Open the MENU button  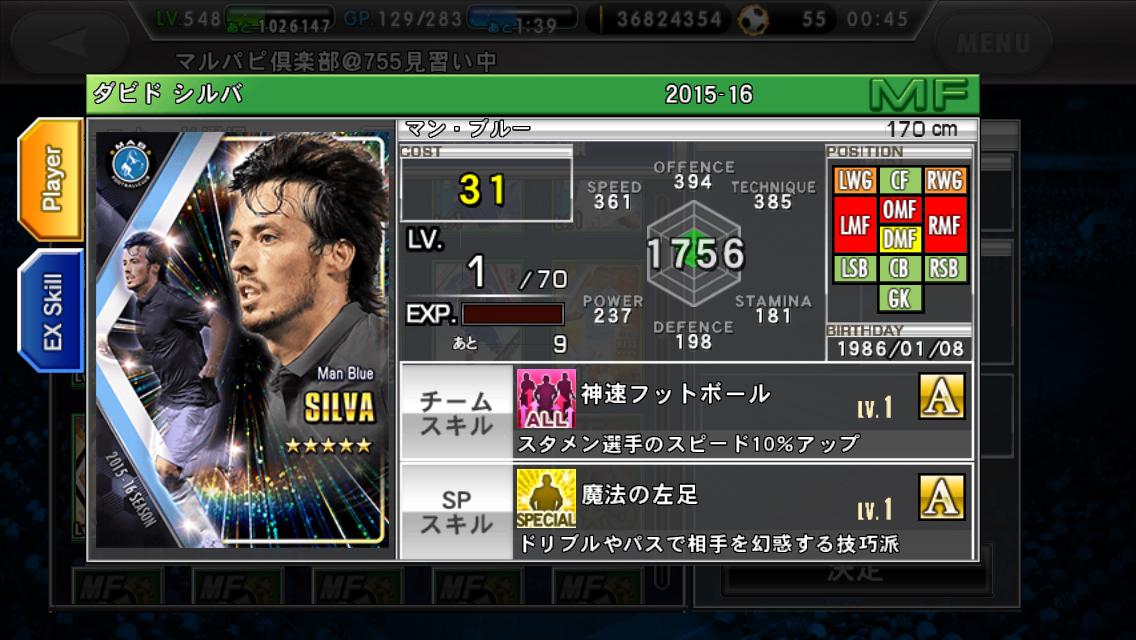(991, 42)
